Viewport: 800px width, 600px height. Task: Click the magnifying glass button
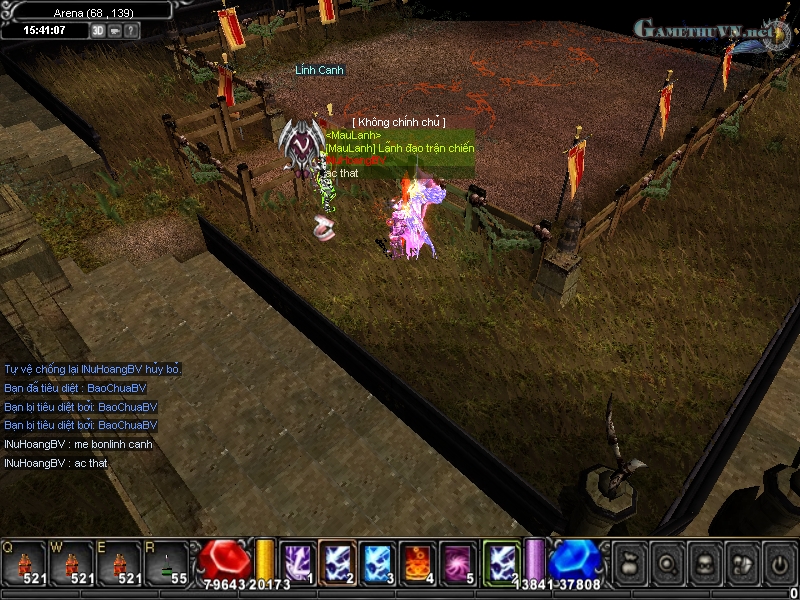pos(667,563)
